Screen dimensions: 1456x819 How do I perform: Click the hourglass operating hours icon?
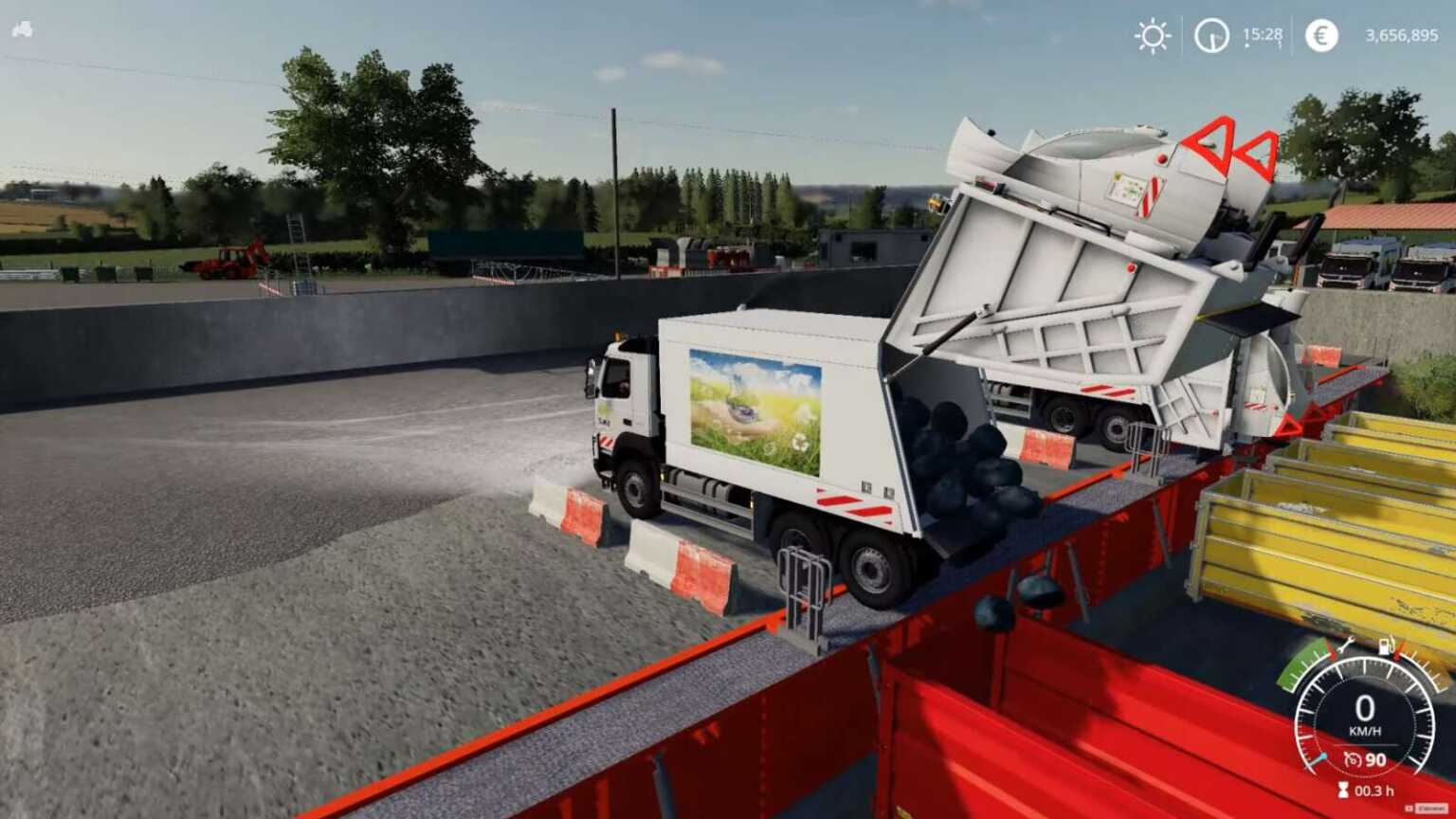1343,789
